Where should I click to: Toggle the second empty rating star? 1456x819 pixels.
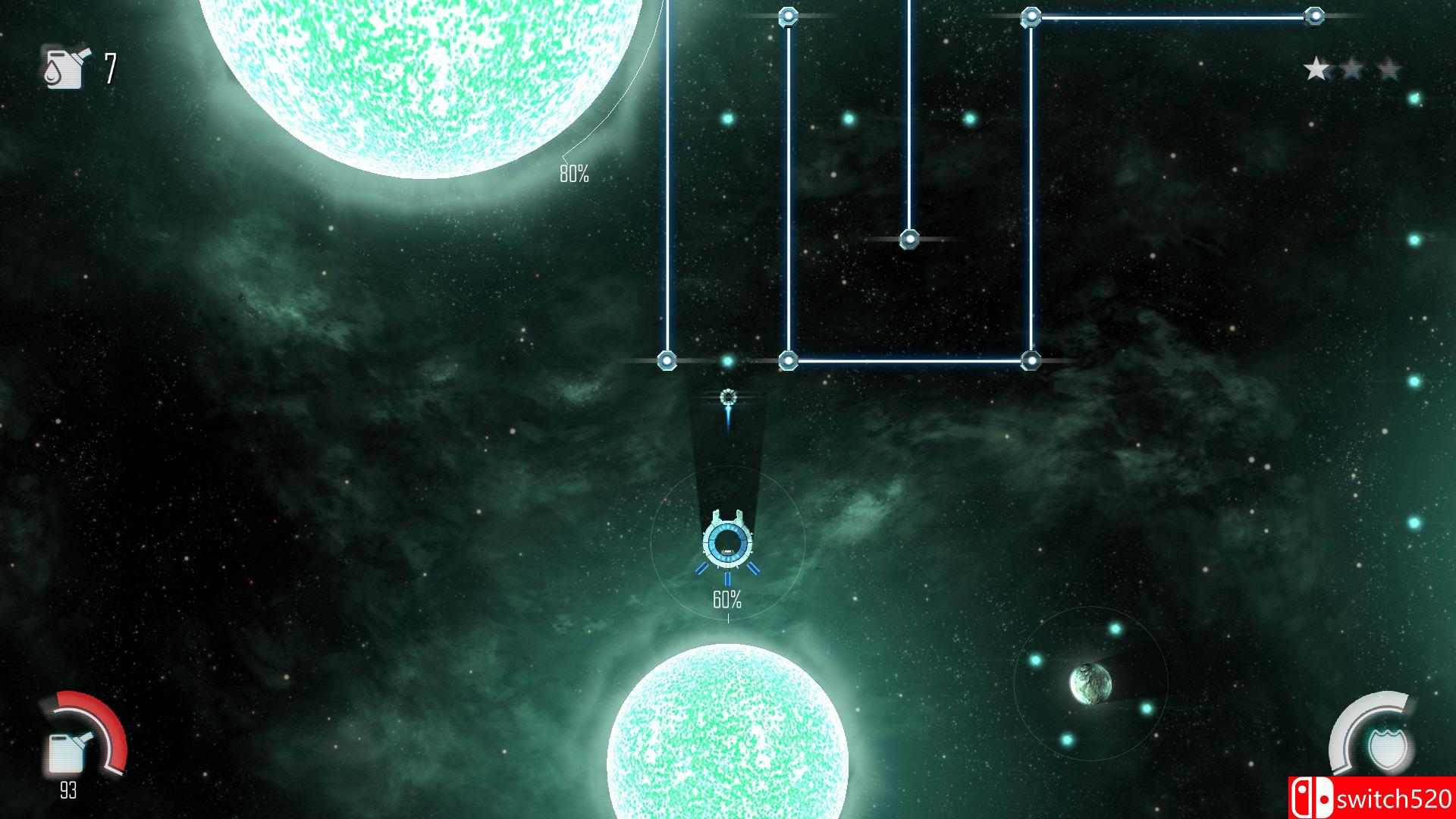coord(1350,68)
